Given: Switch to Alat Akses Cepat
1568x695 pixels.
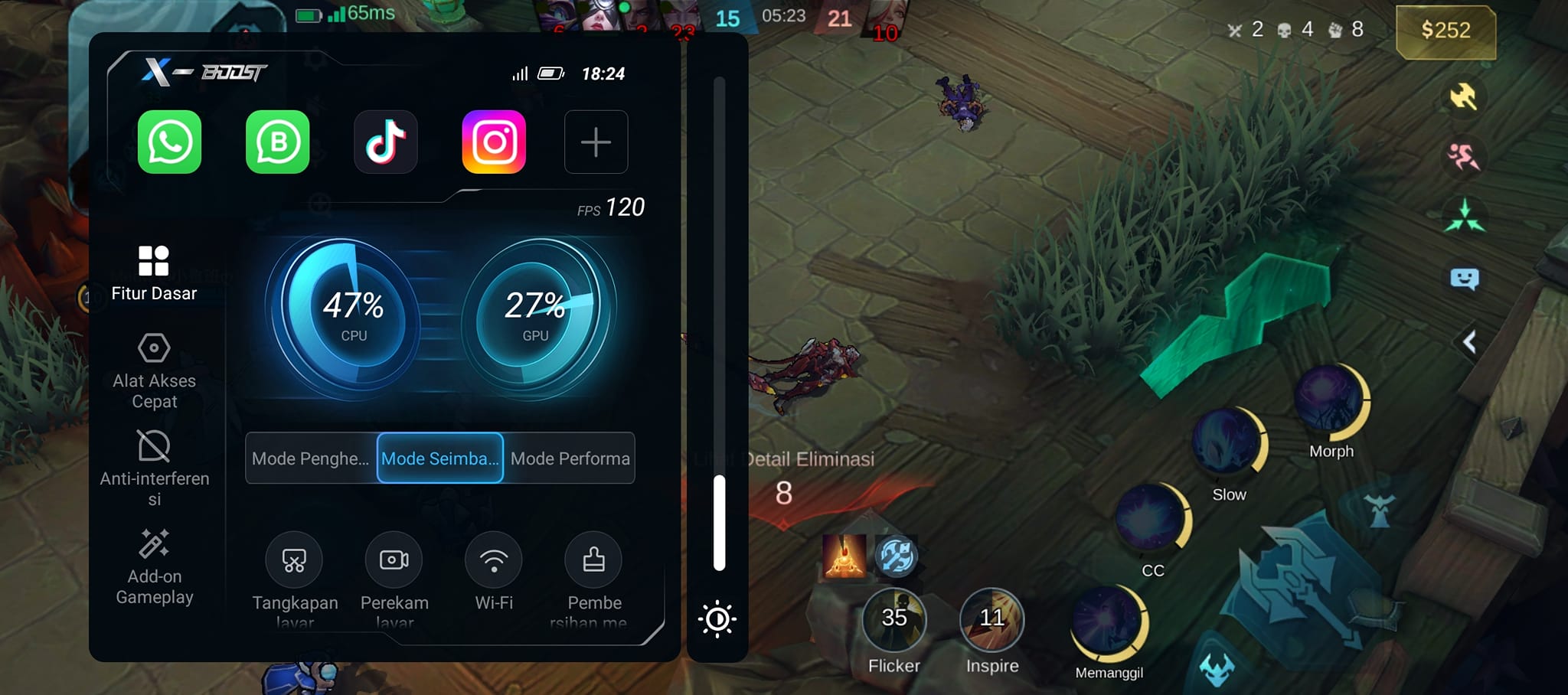Looking at the screenshot, I should pyautogui.click(x=154, y=370).
